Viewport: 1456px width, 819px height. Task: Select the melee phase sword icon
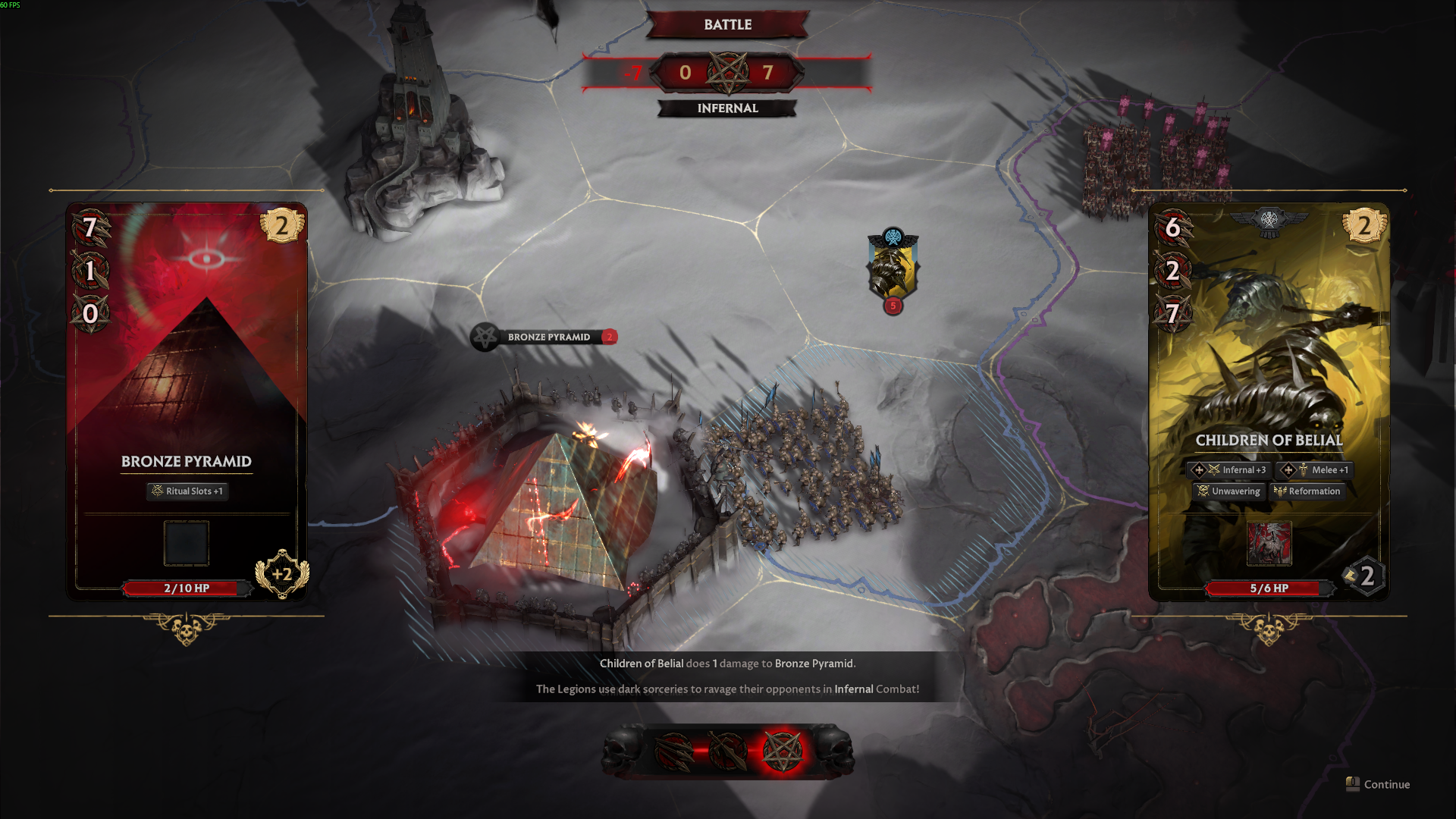(726, 751)
